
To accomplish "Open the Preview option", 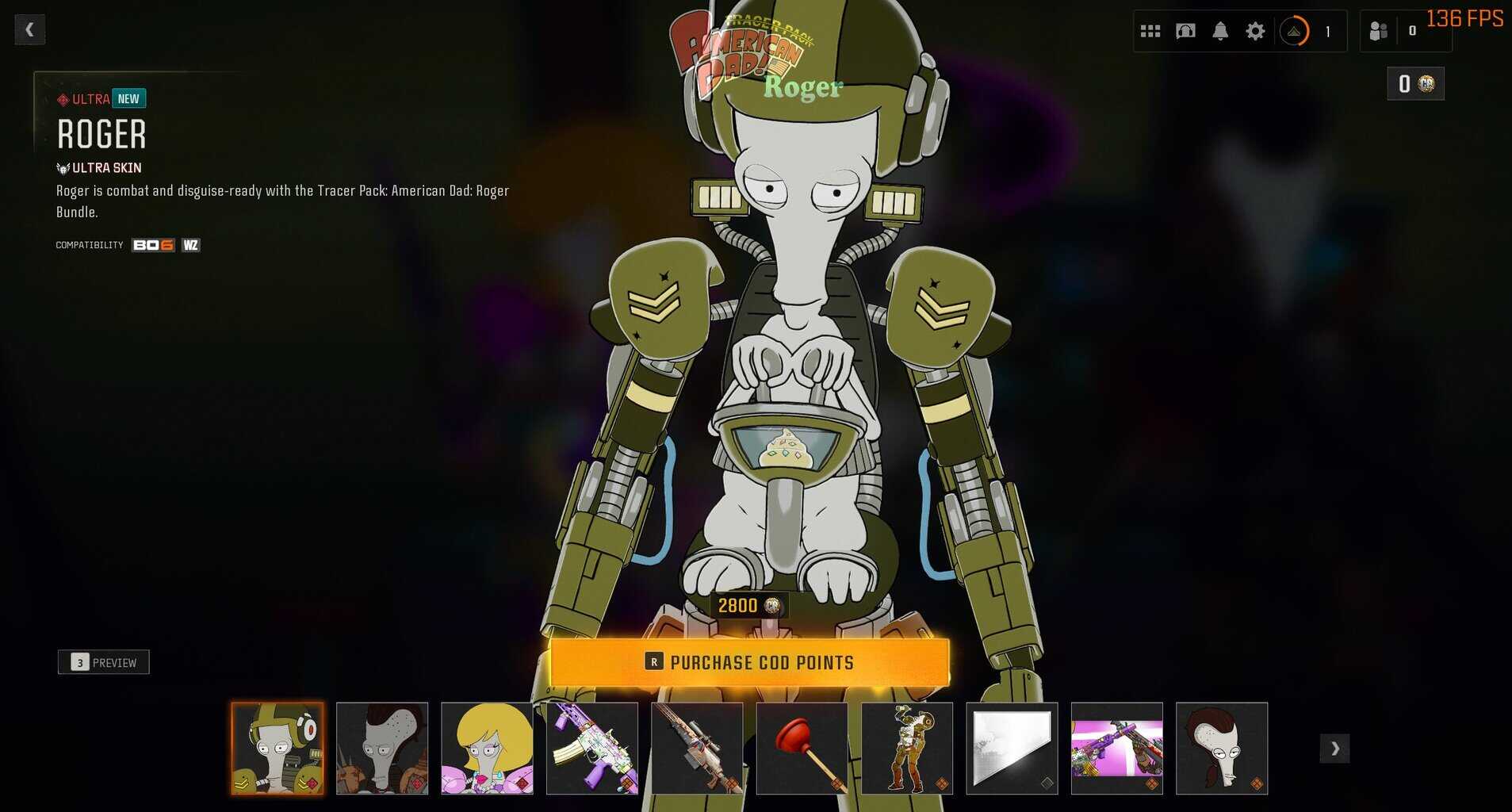I will tap(104, 661).
